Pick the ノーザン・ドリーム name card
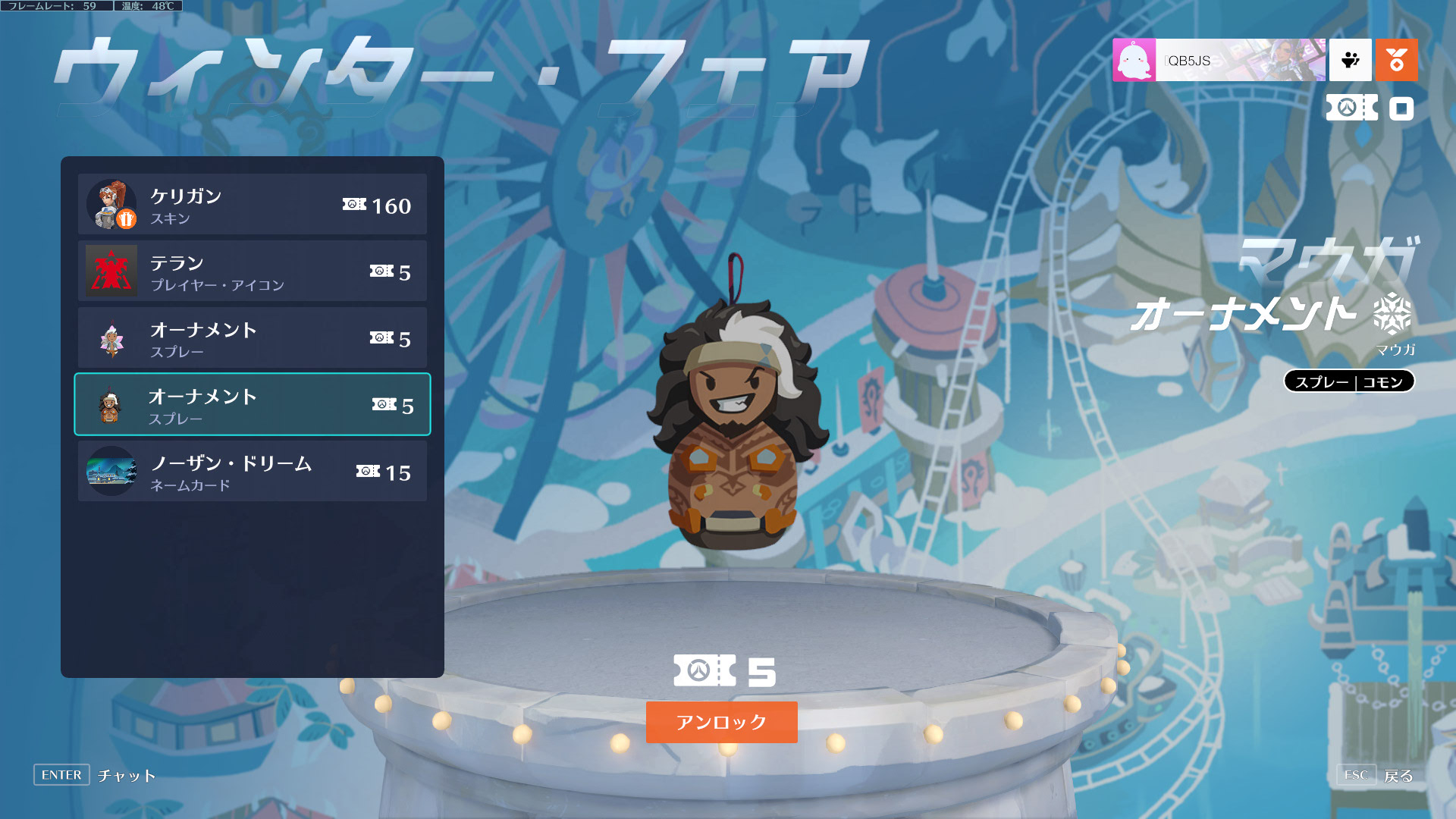The width and height of the screenshot is (1456, 819). (252, 472)
